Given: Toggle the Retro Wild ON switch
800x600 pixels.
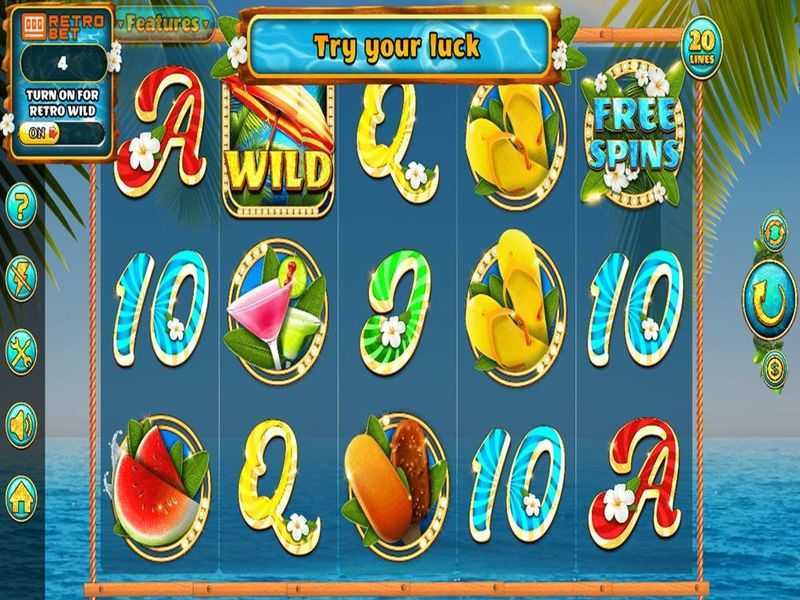Looking at the screenshot, I should 39,131.
